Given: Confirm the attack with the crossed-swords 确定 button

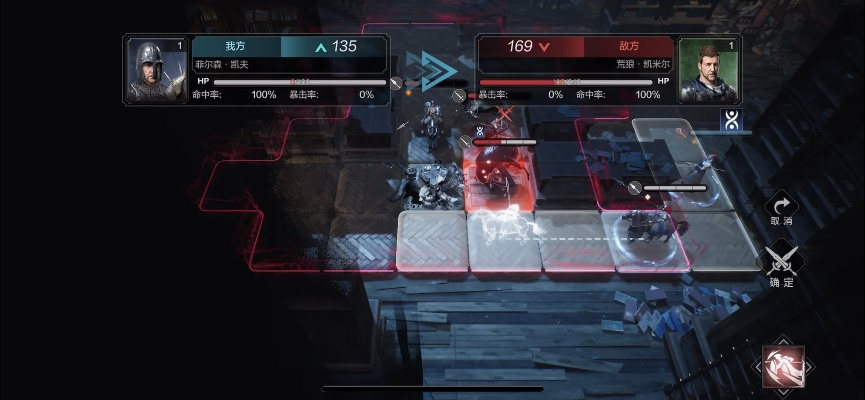Looking at the screenshot, I should tap(781, 263).
